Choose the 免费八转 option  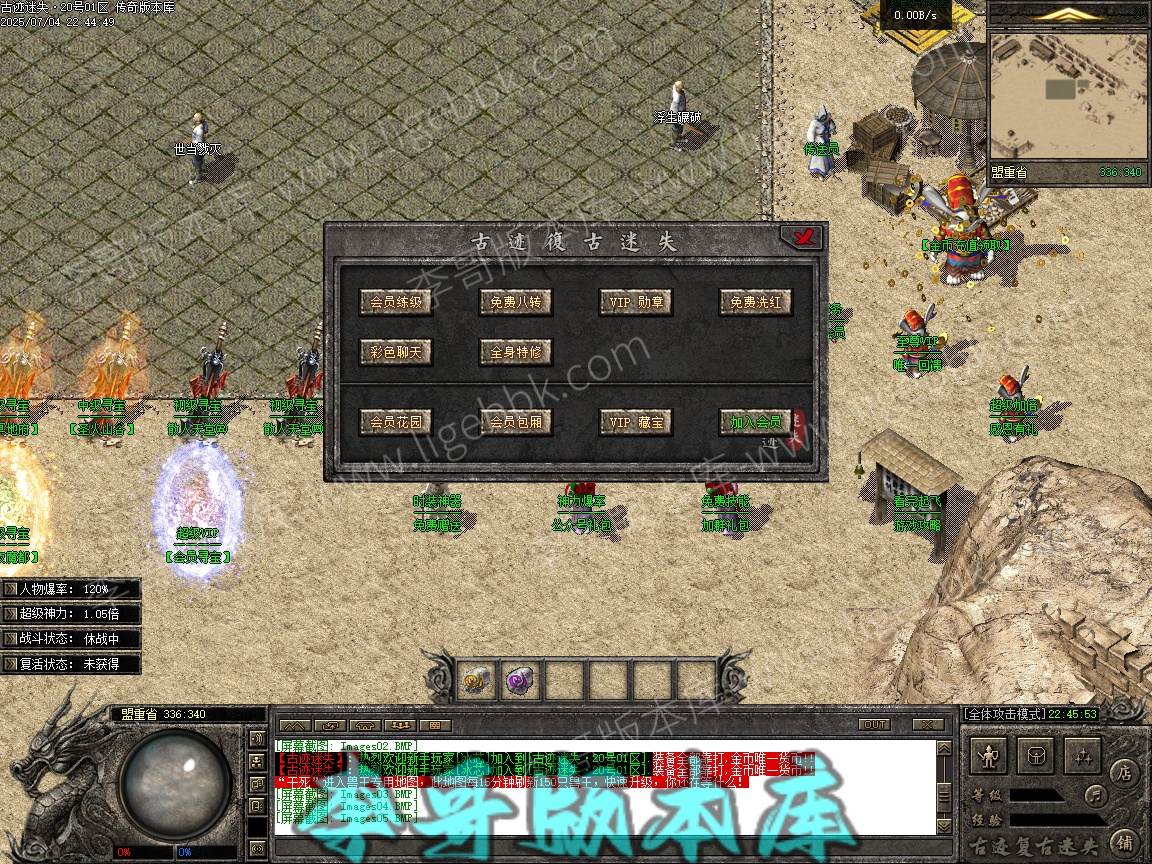click(515, 302)
